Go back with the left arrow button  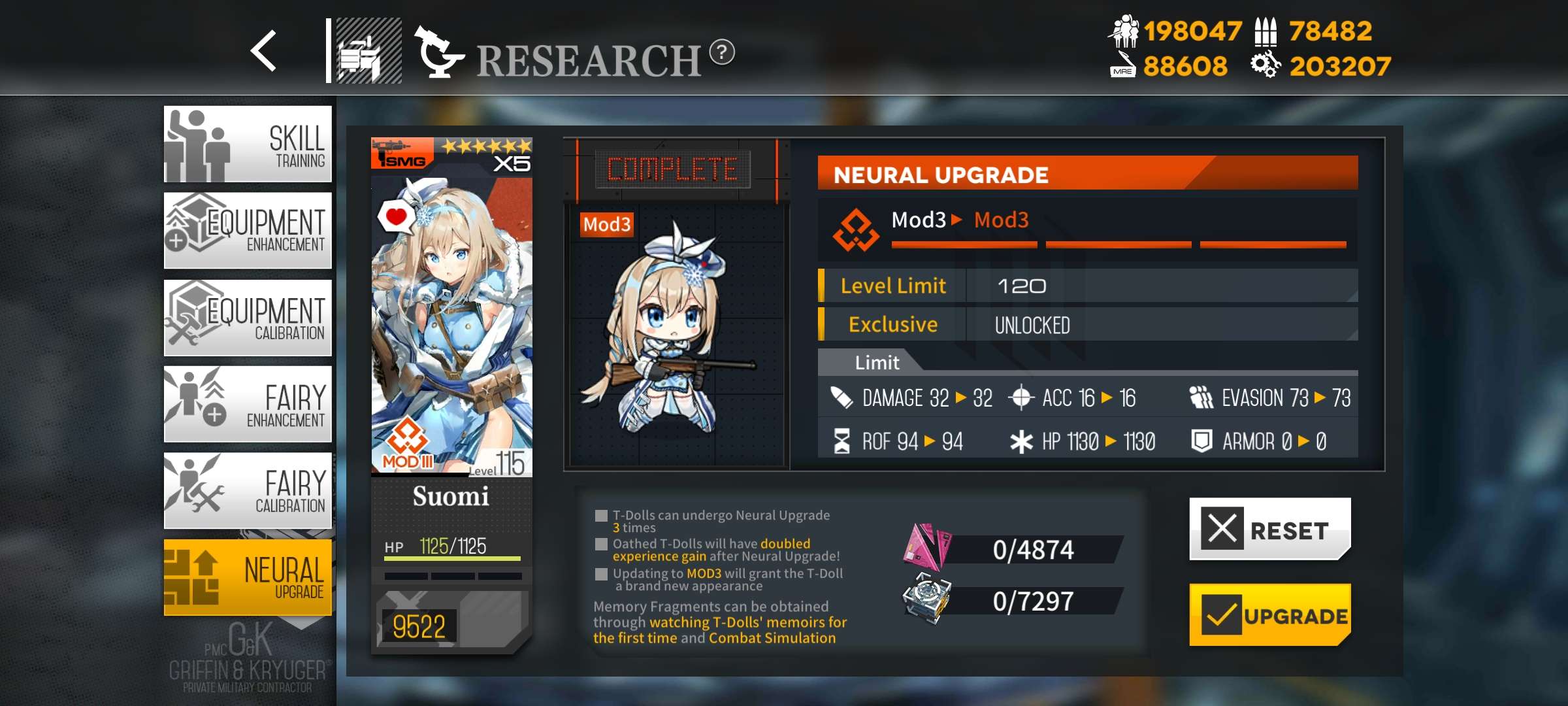point(264,51)
